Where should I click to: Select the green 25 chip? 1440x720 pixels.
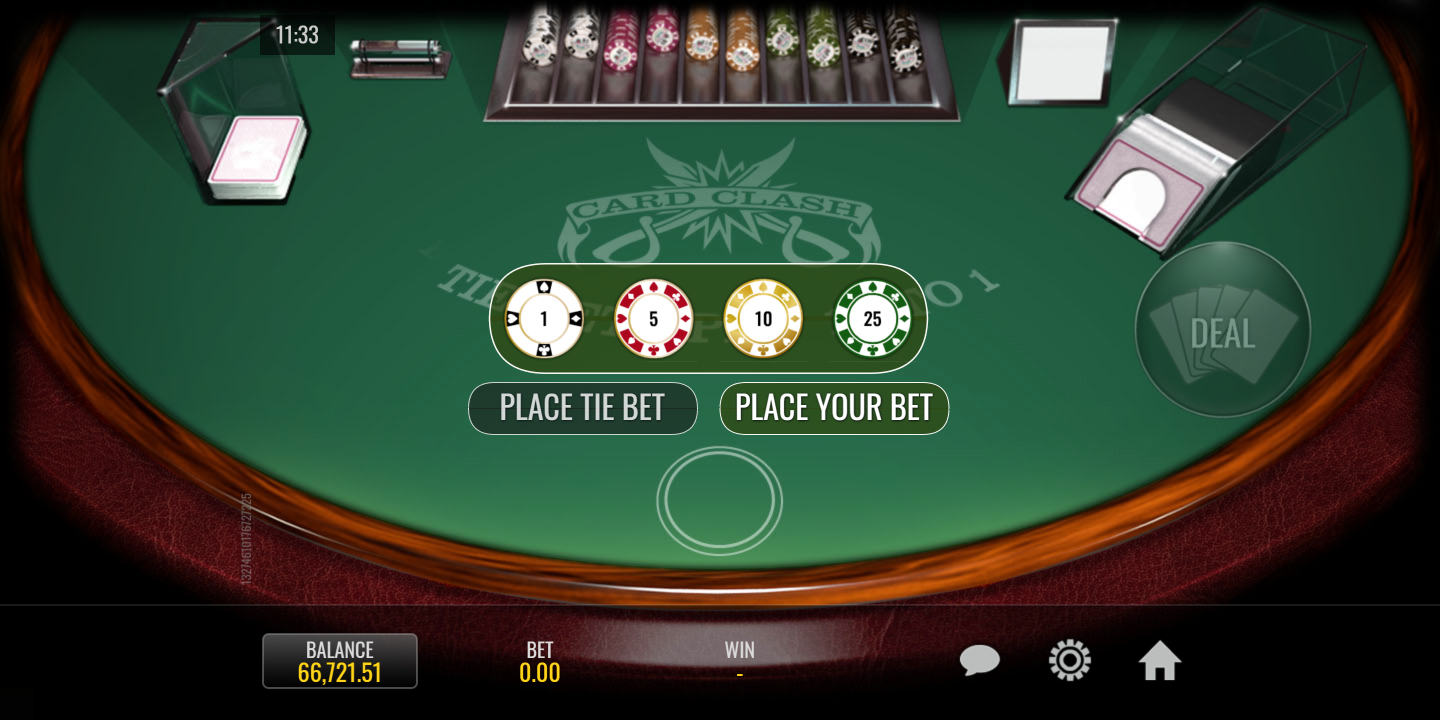coord(873,319)
